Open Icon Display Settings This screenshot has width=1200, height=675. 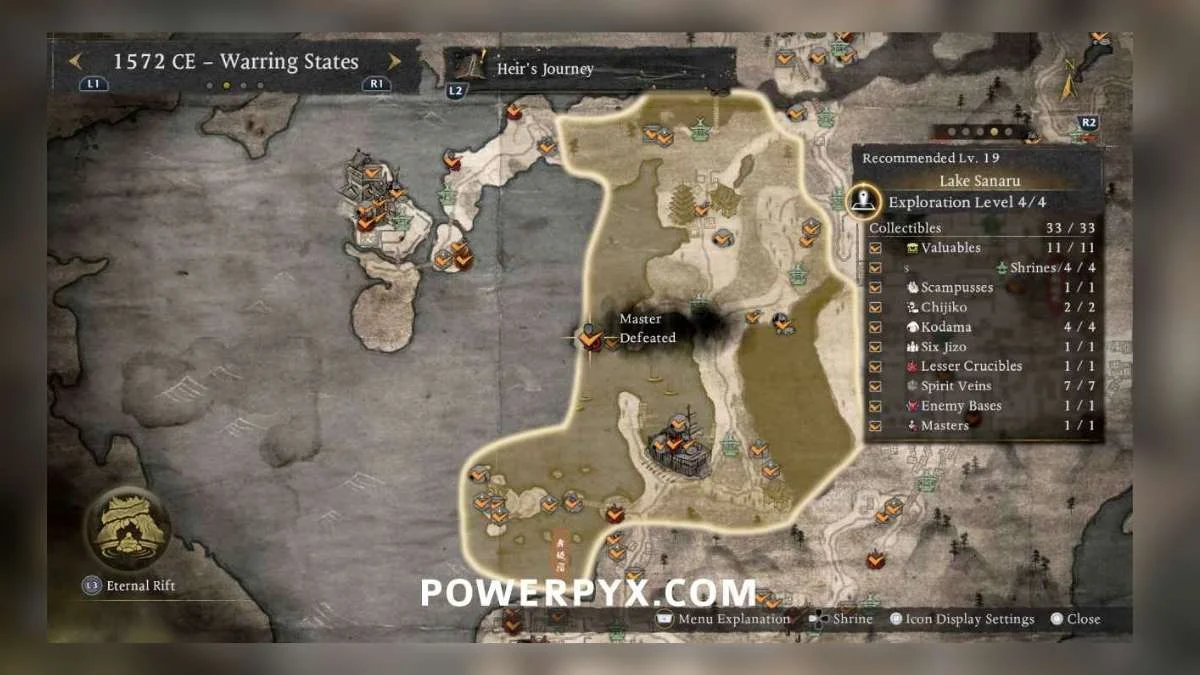coord(961,619)
